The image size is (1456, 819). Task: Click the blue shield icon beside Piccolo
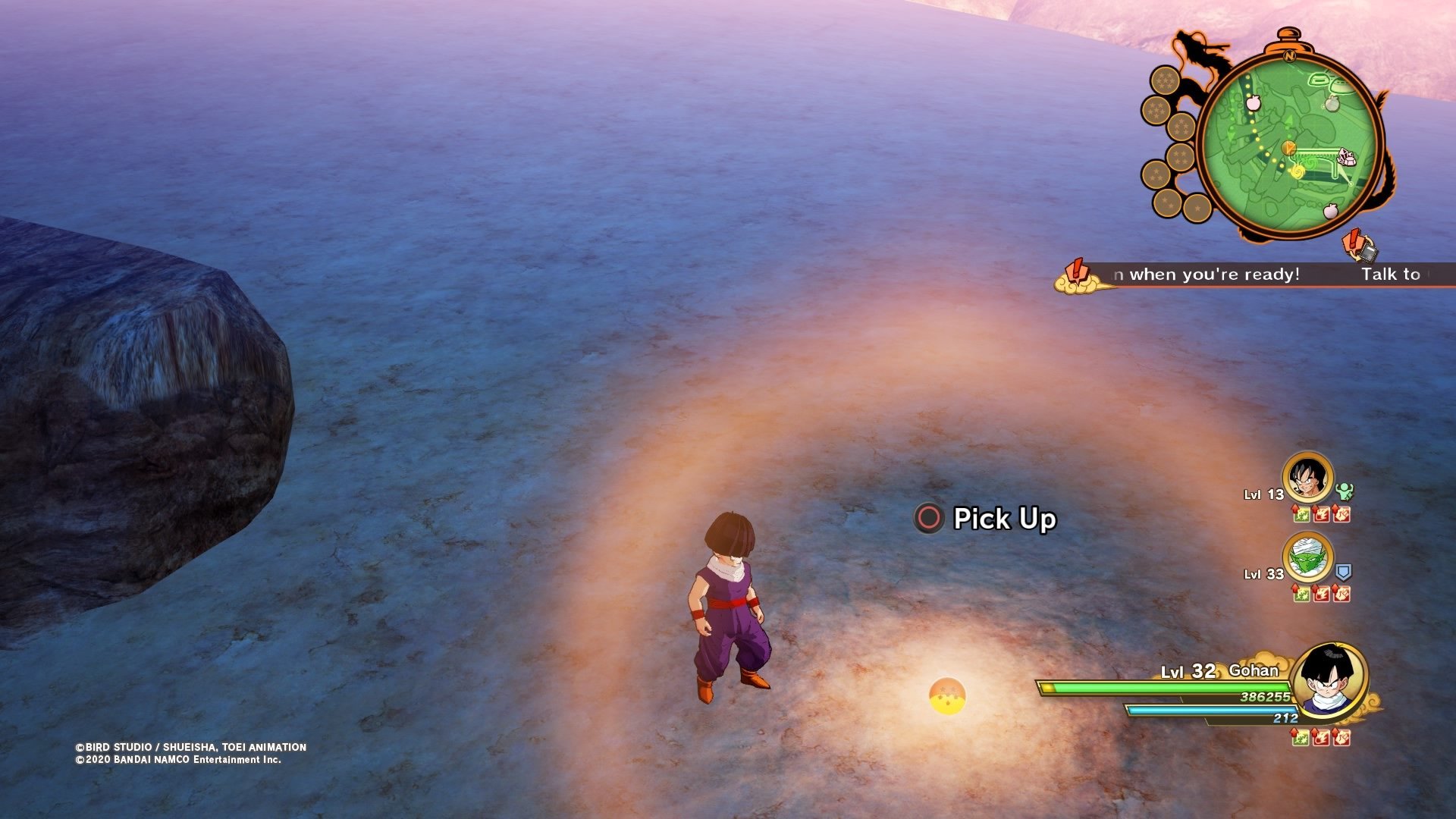coord(1344,572)
